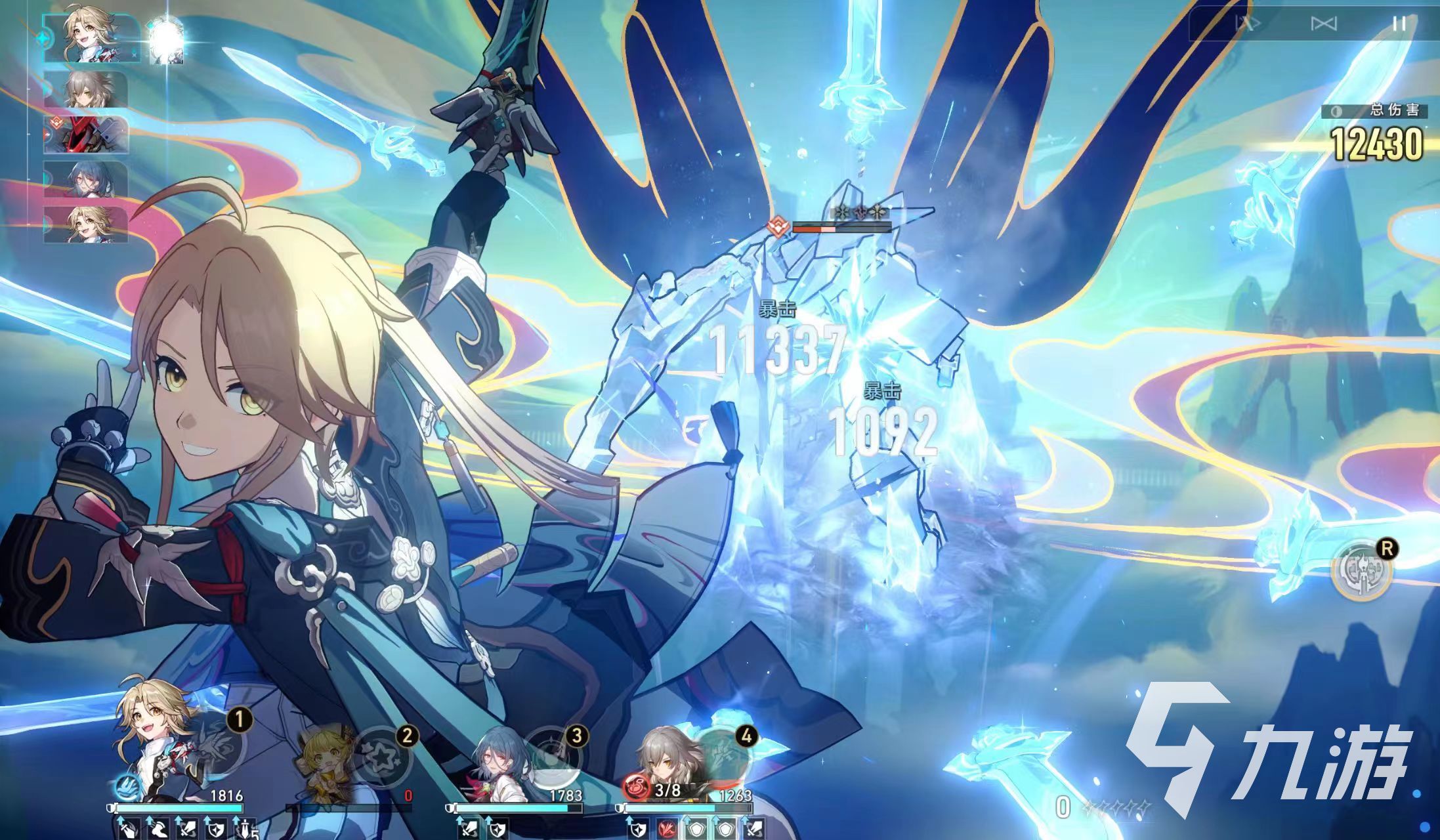Inspect the blue flame icon beside blonde portrait
This screenshot has height=840, width=1440.
[125, 786]
